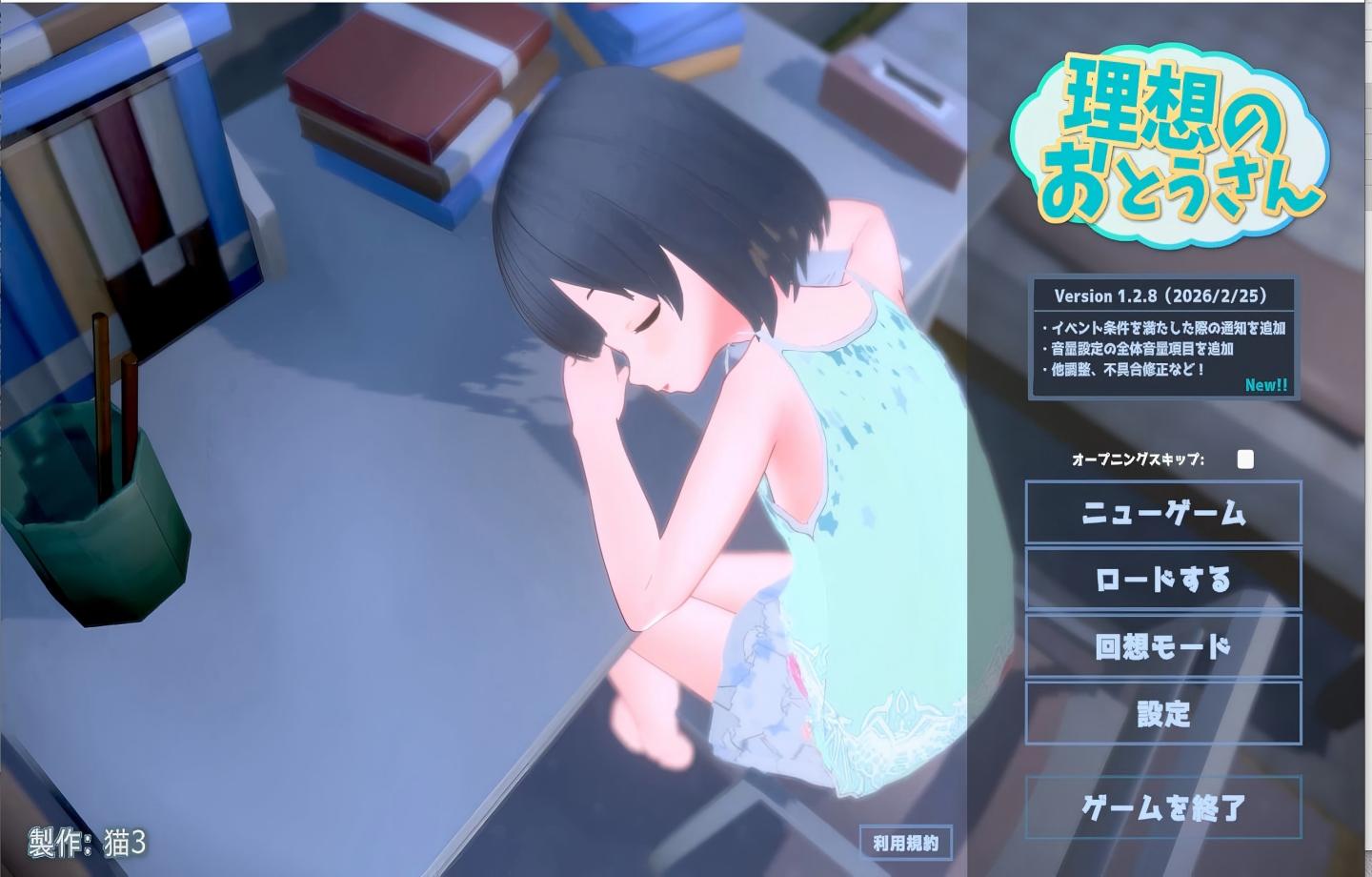1372x877 pixels.
Task: Click the version info panel
Action: pos(1162,338)
